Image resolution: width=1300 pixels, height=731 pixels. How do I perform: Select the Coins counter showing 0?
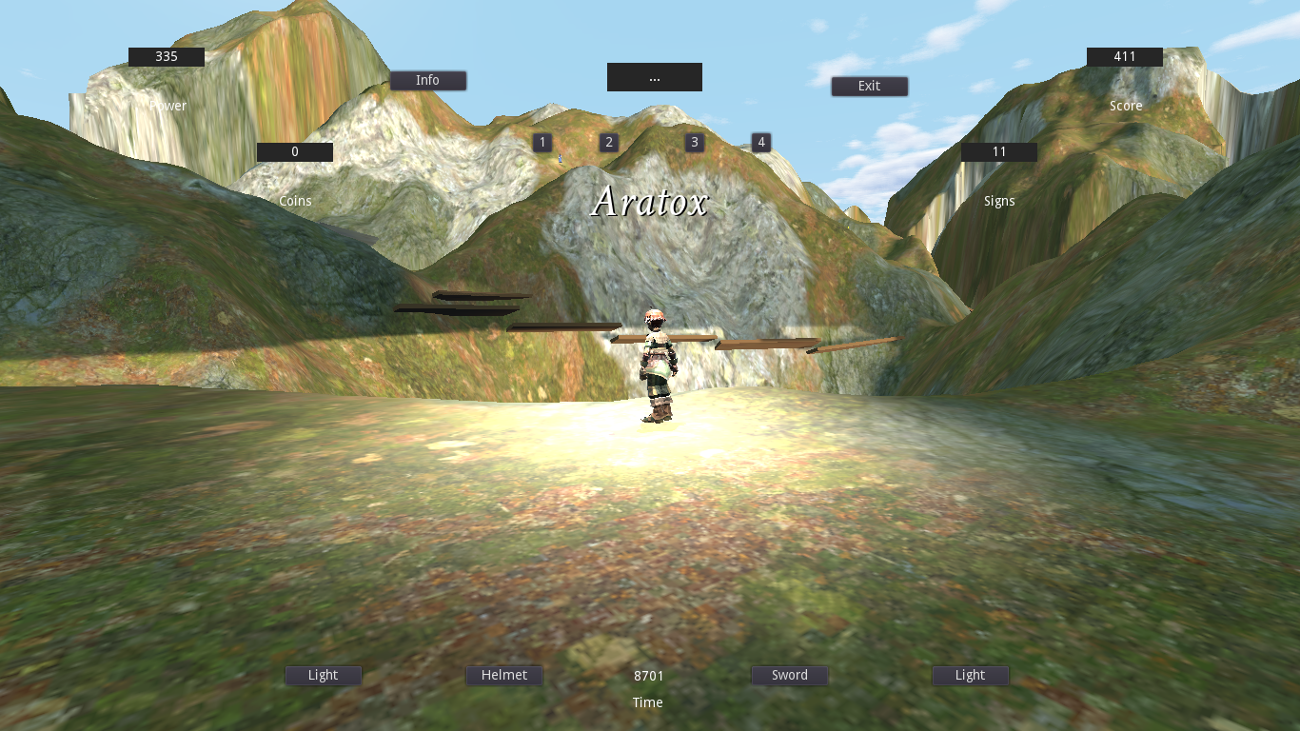295,151
